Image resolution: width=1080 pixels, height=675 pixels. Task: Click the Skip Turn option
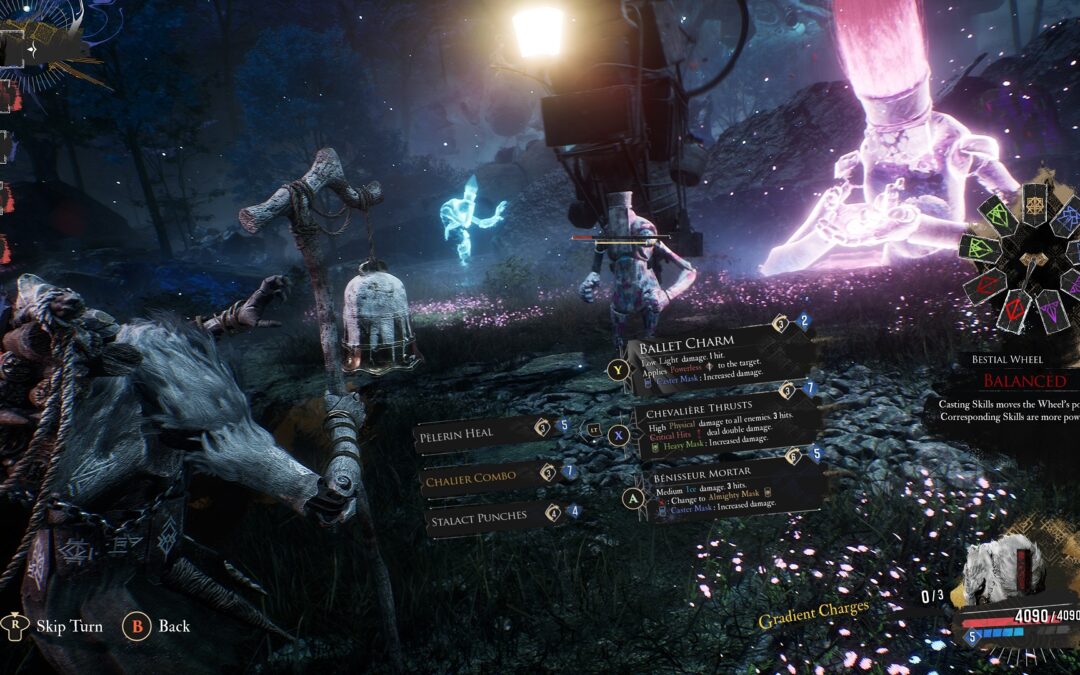click(x=70, y=626)
